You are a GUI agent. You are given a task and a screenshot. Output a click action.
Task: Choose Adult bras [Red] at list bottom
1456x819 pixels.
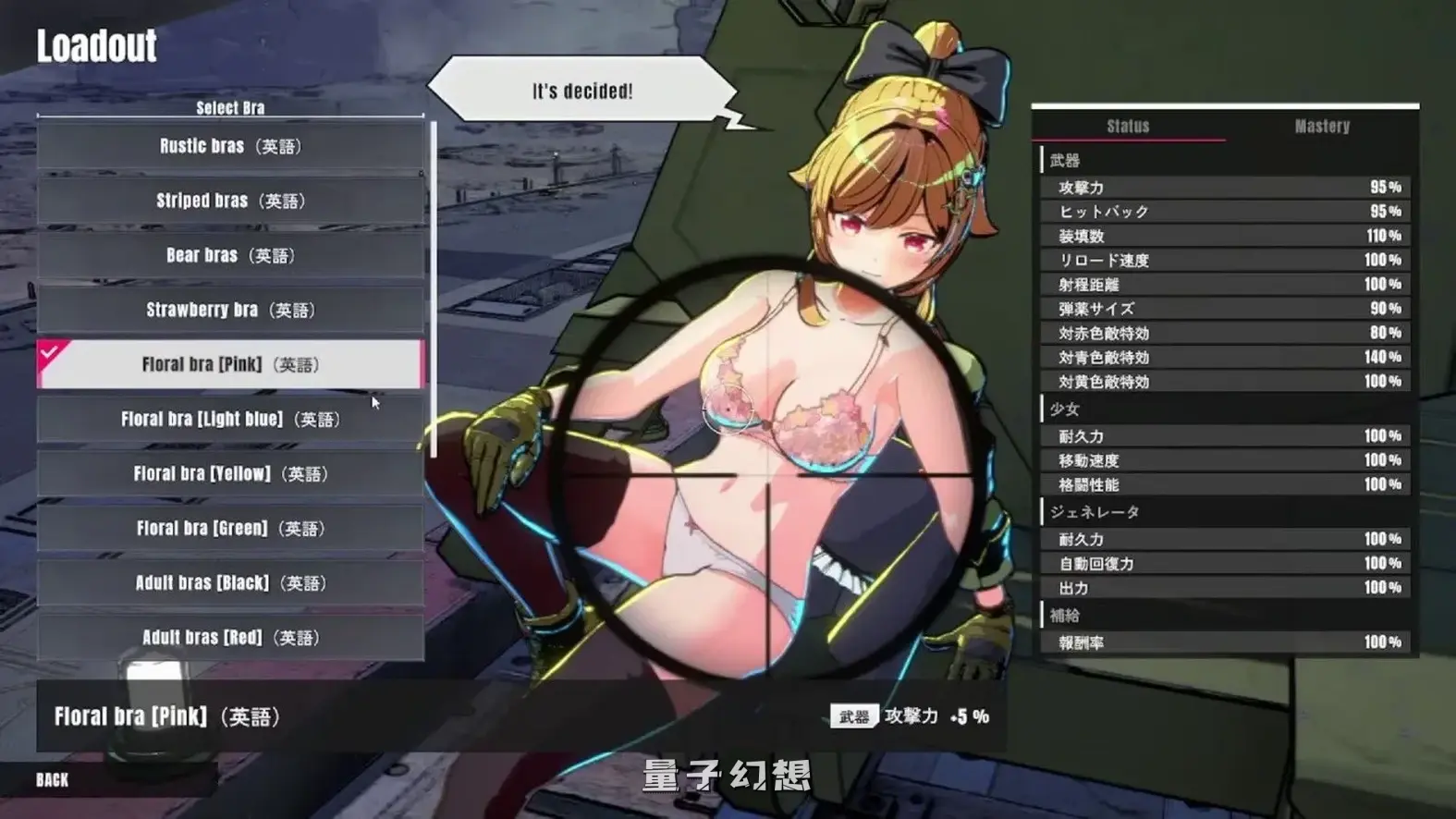(228, 637)
